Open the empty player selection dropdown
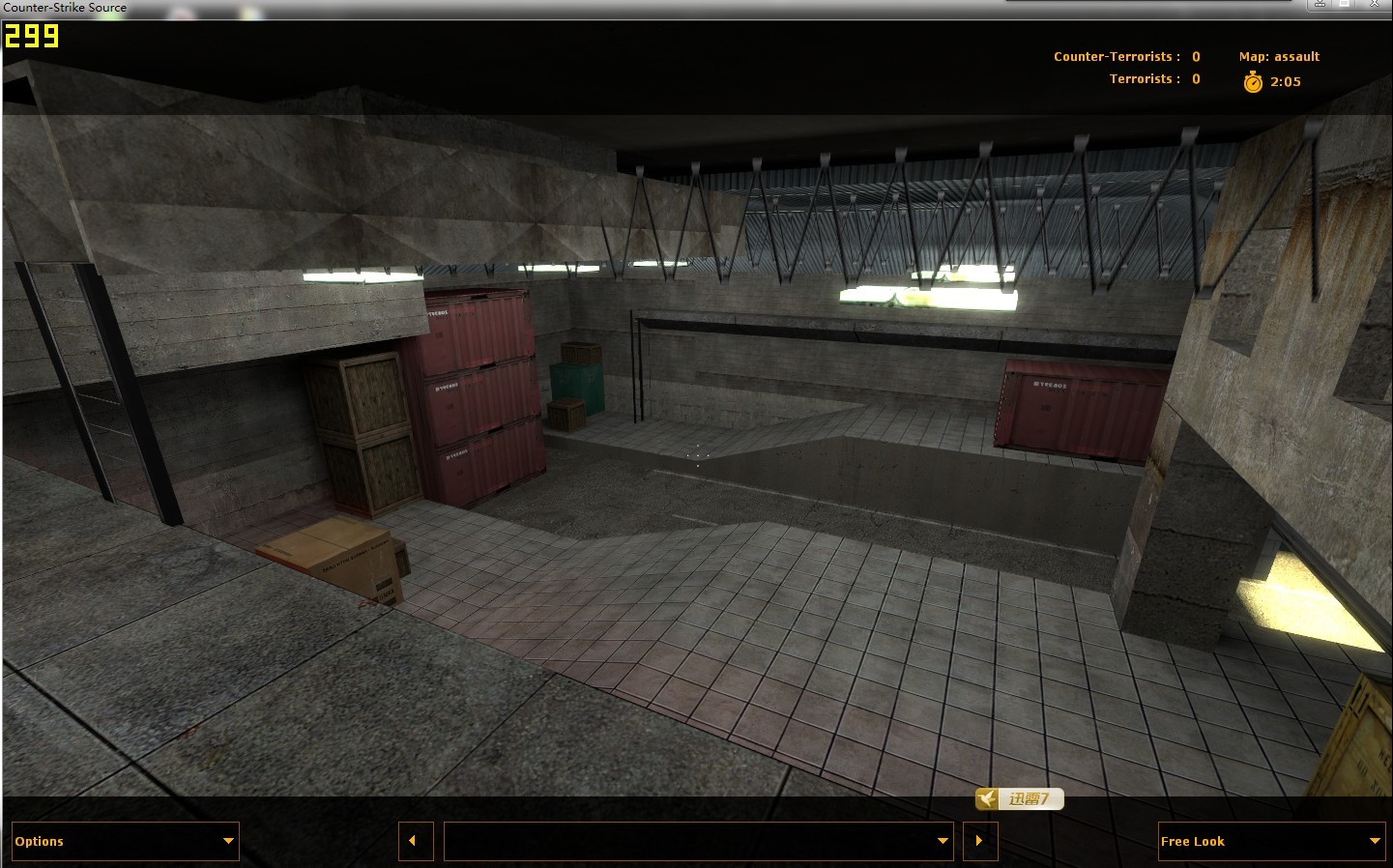Image resolution: width=1393 pixels, height=868 pixels. [696, 841]
